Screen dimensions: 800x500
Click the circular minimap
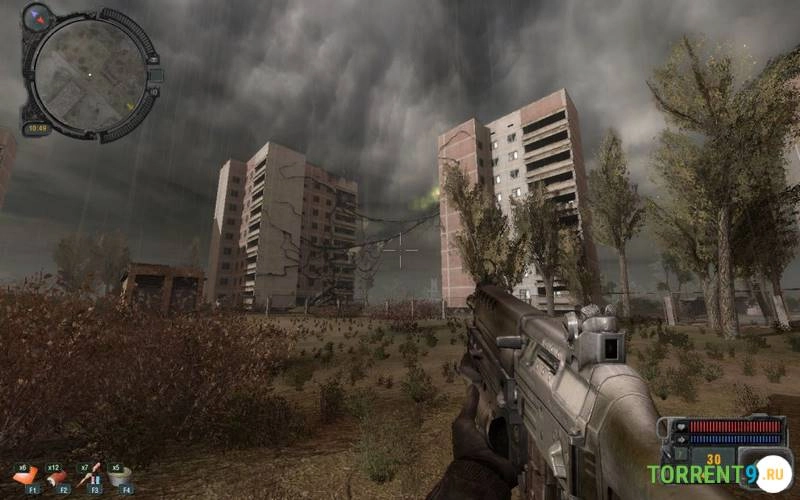click(88, 72)
